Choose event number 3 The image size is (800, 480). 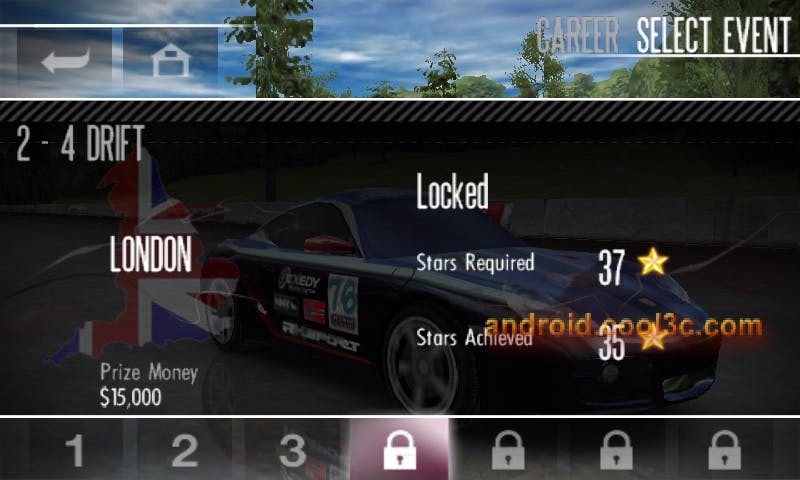(292, 451)
